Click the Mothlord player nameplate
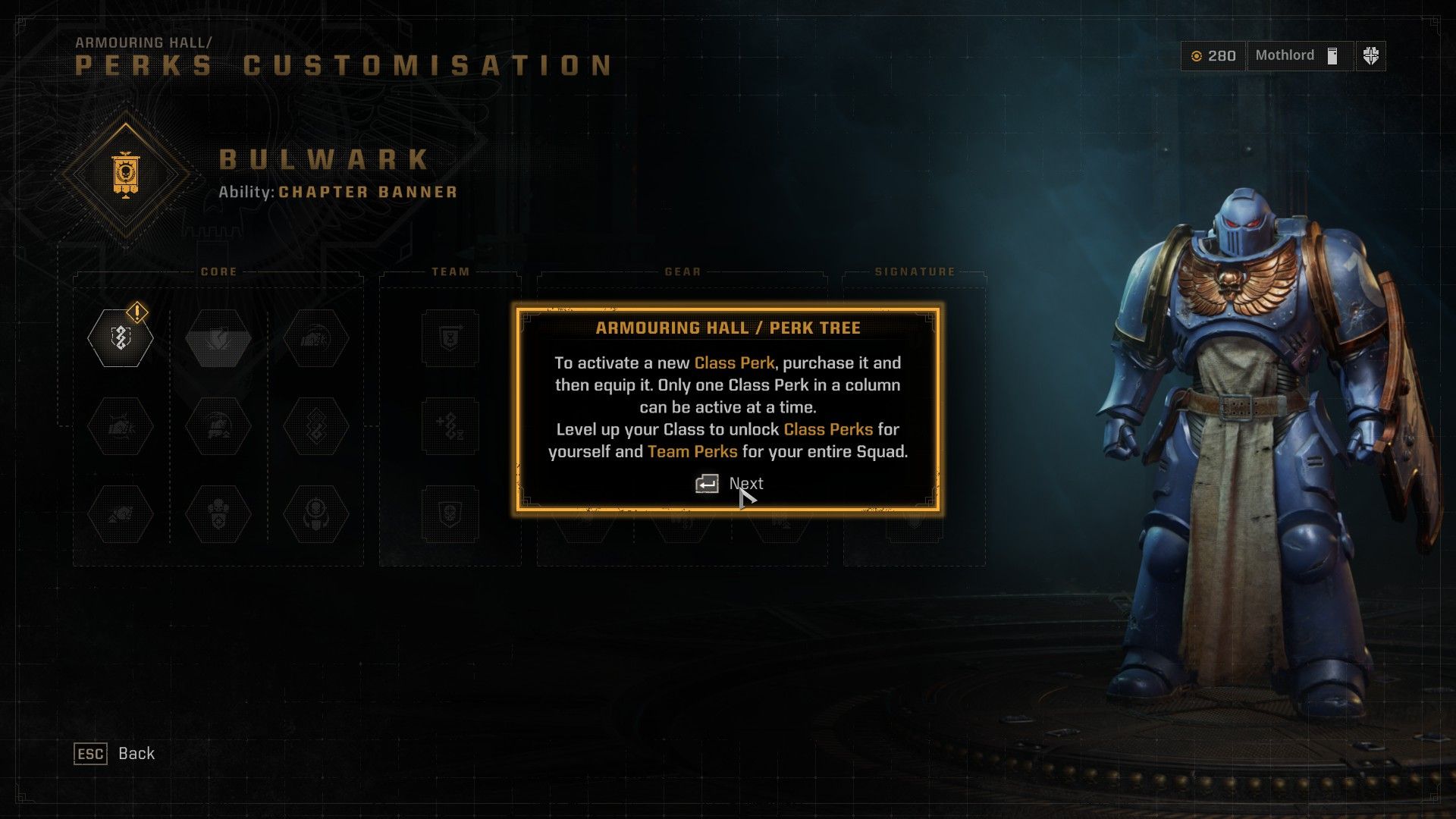Image resolution: width=1456 pixels, height=819 pixels. coord(1285,55)
